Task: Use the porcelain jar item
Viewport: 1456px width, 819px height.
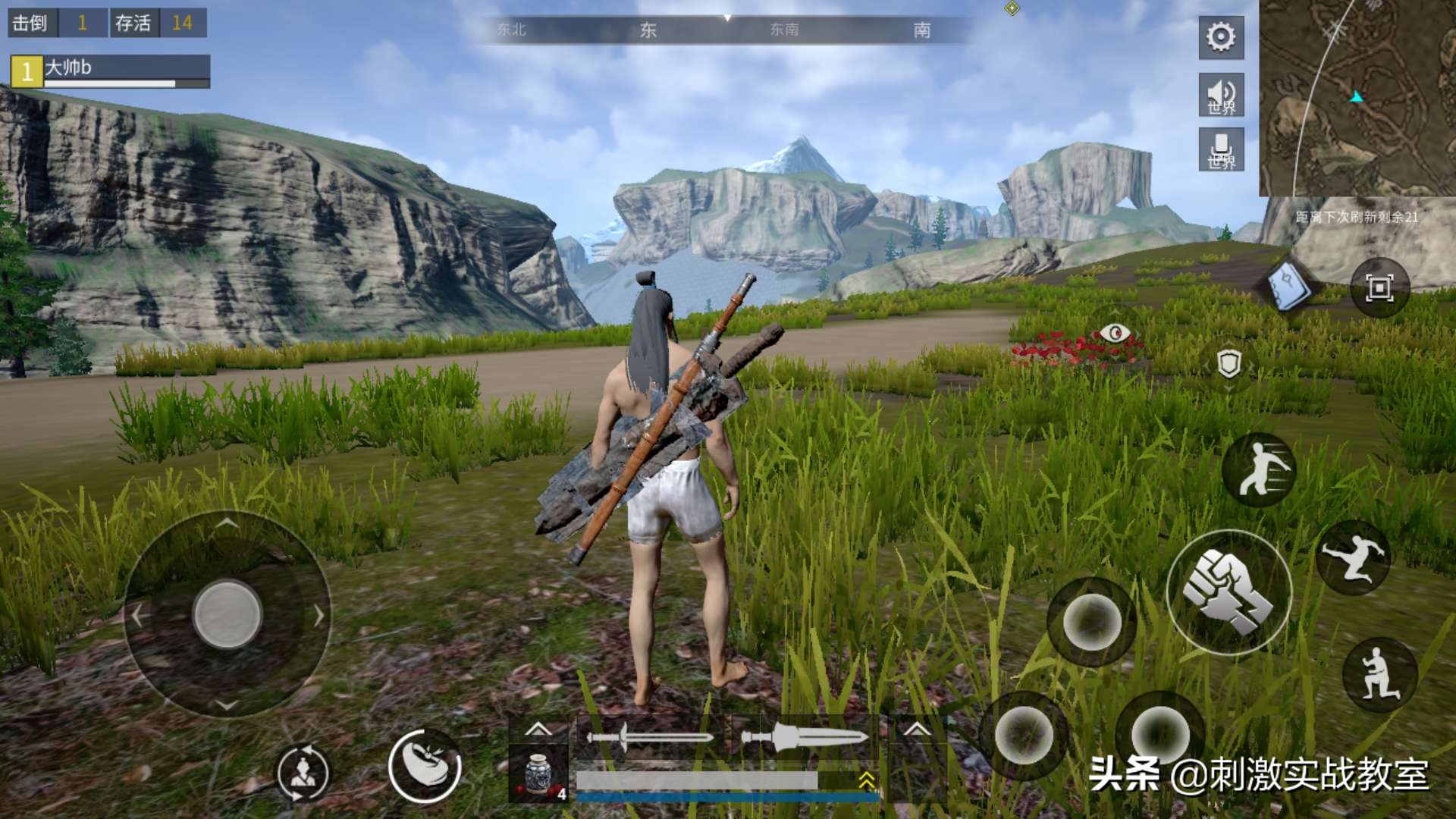Action: 538,773
